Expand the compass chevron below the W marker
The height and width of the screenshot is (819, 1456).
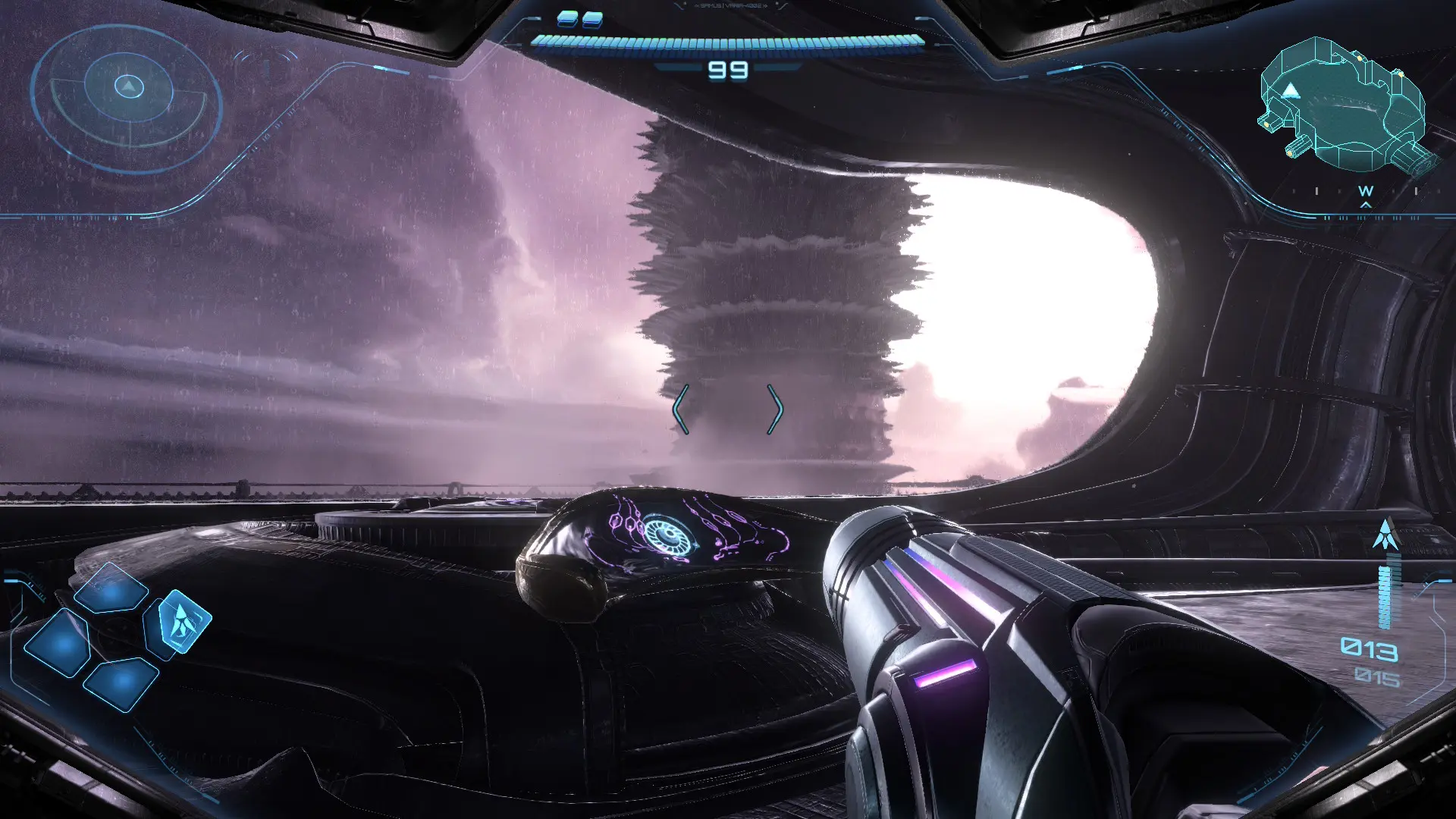pyautogui.click(x=1365, y=205)
